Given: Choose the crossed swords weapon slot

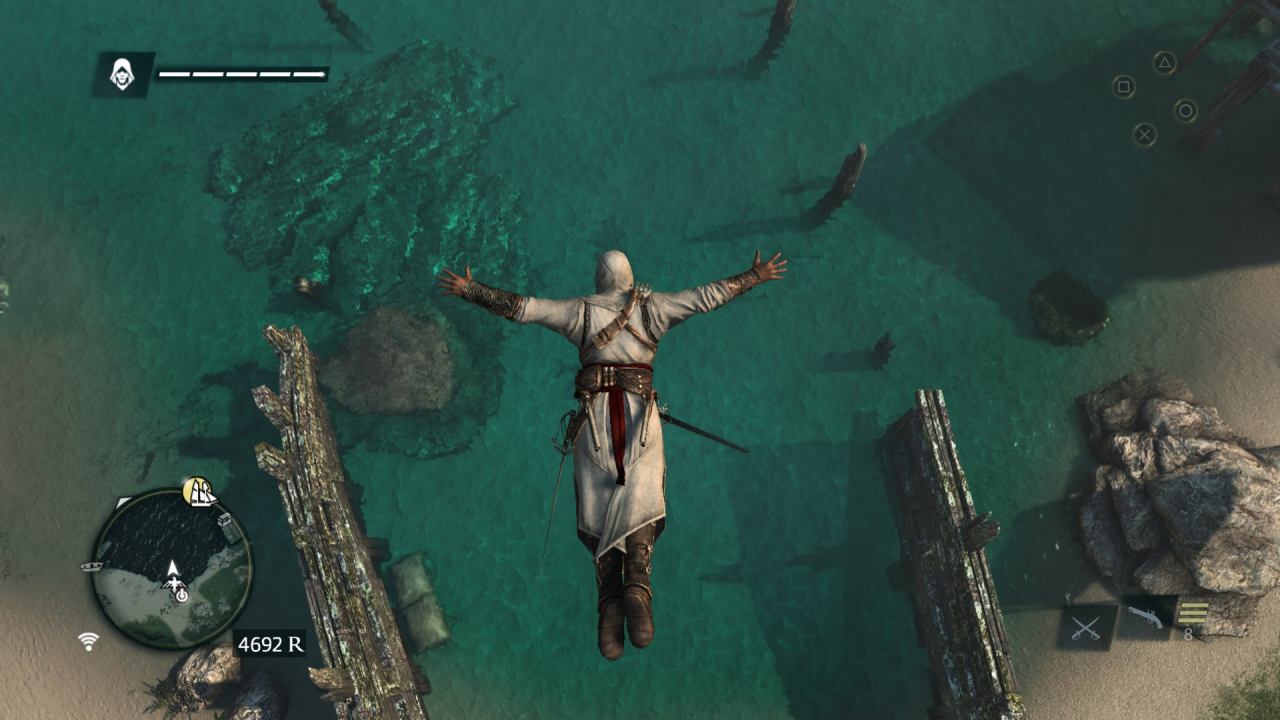Looking at the screenshot, I should pyautogui.click(x=1087, y=627).
